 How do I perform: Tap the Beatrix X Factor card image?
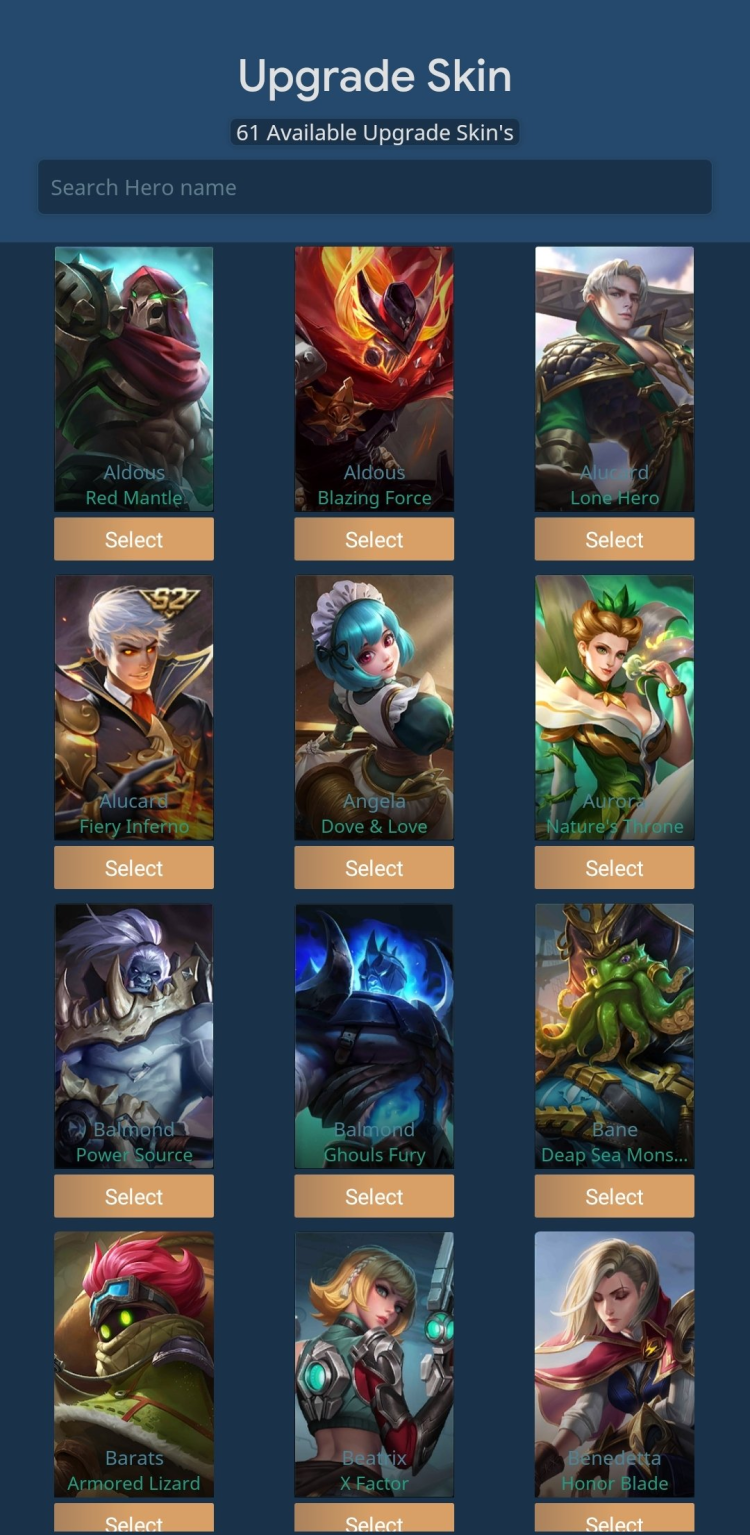[374, 1364]
